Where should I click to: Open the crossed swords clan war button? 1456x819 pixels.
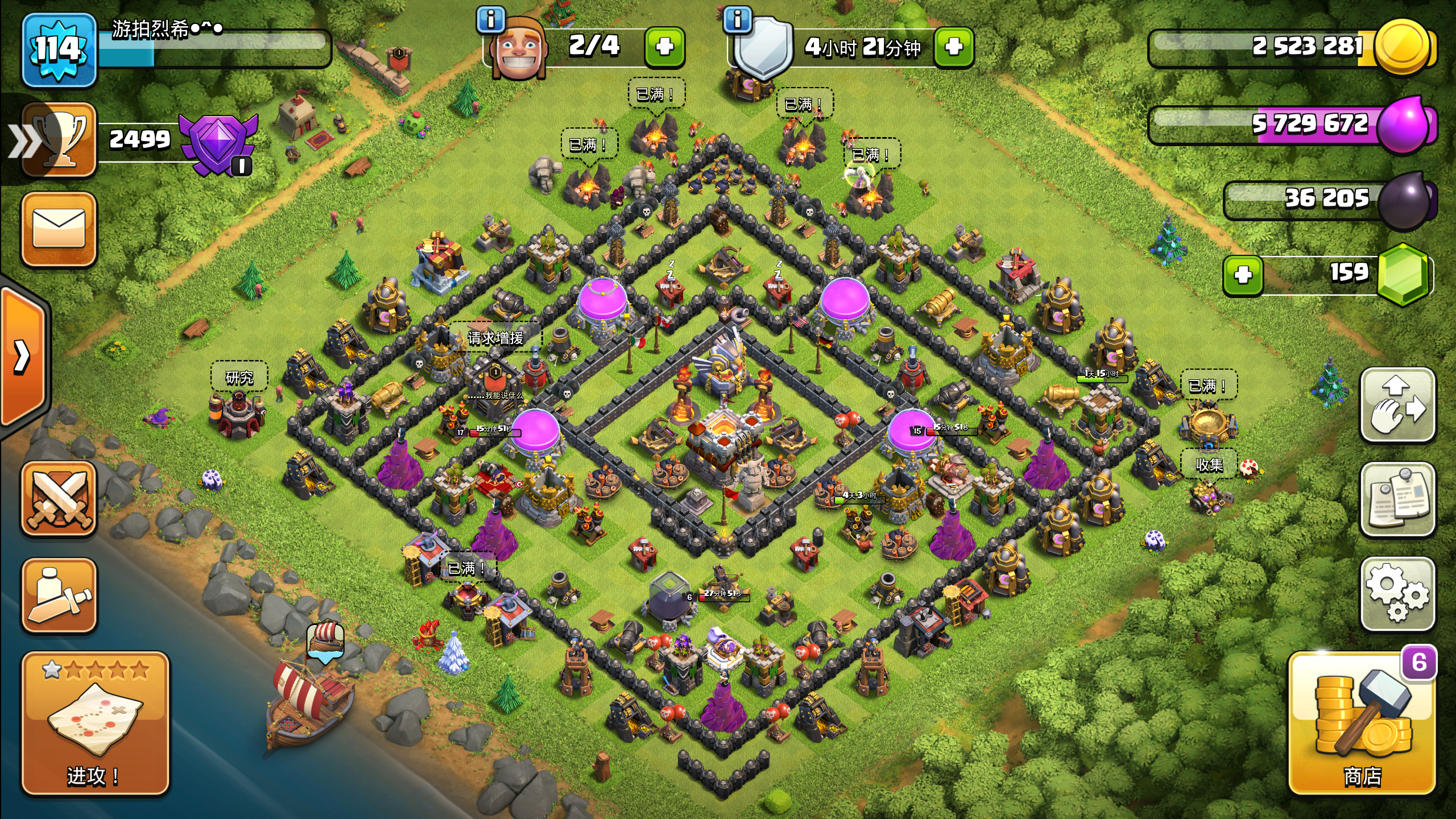tap(59, 499)
